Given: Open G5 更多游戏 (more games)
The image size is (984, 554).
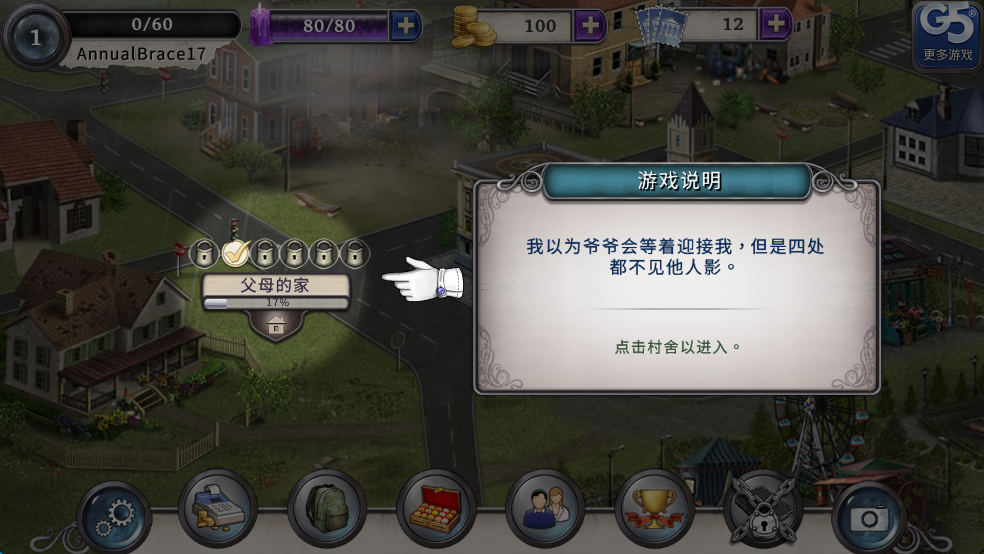Looking at the screenshot, I should (x=947, y=35).
